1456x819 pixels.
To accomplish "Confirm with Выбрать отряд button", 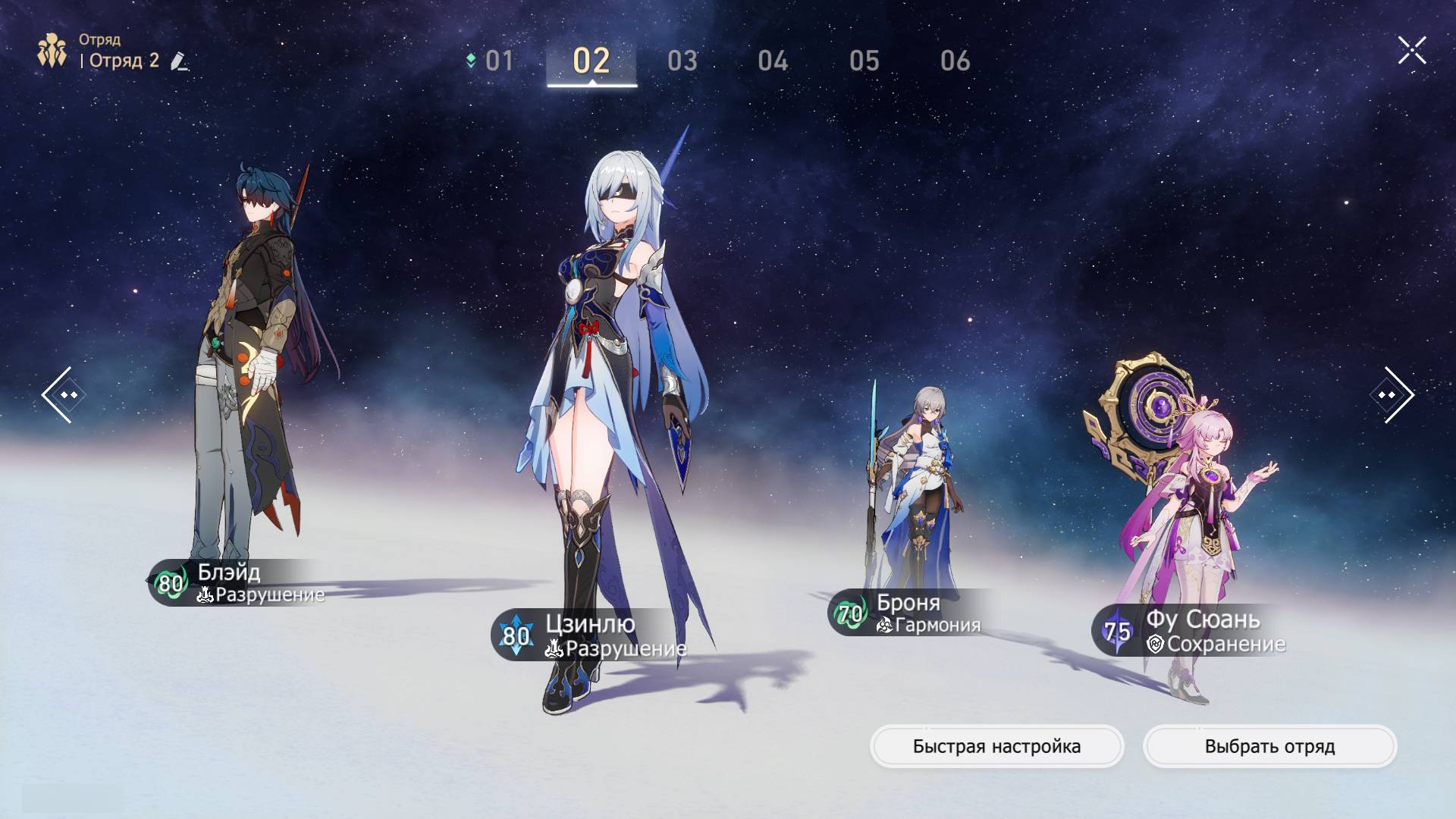I will click(x=1269, y=746).
